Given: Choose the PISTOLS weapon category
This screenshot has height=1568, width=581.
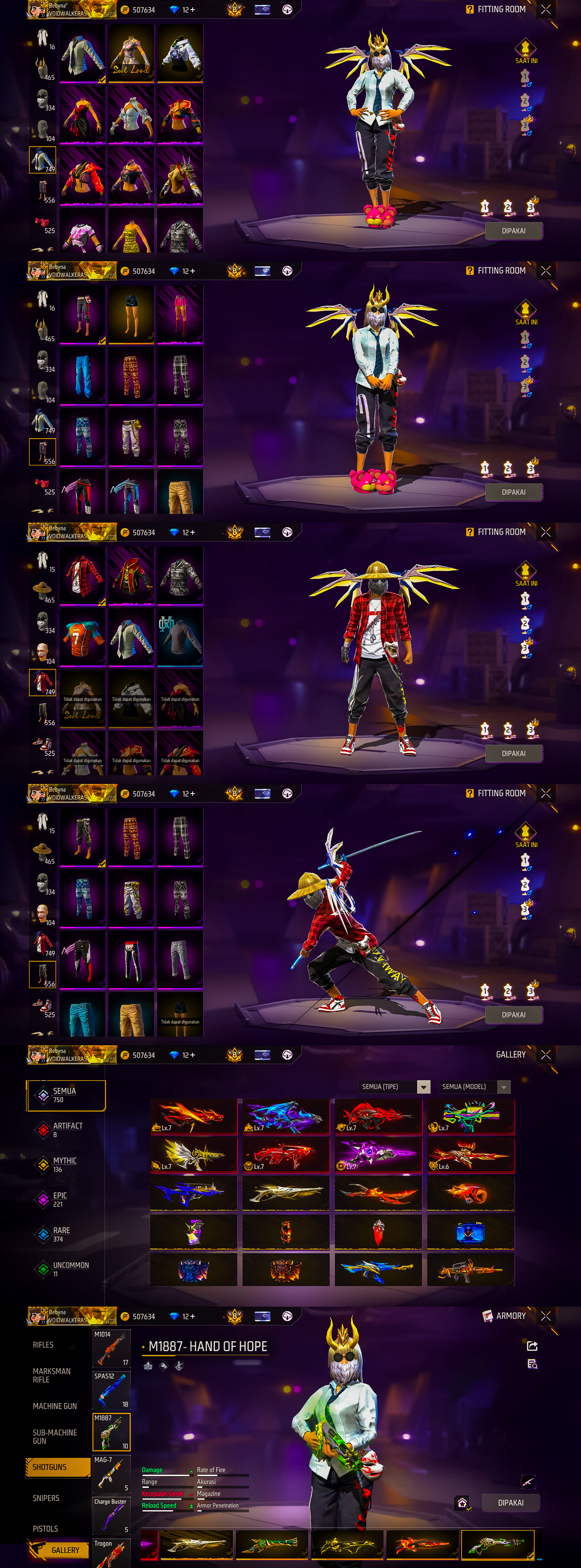Looking at the screenshot, I should coord(45,1528).
